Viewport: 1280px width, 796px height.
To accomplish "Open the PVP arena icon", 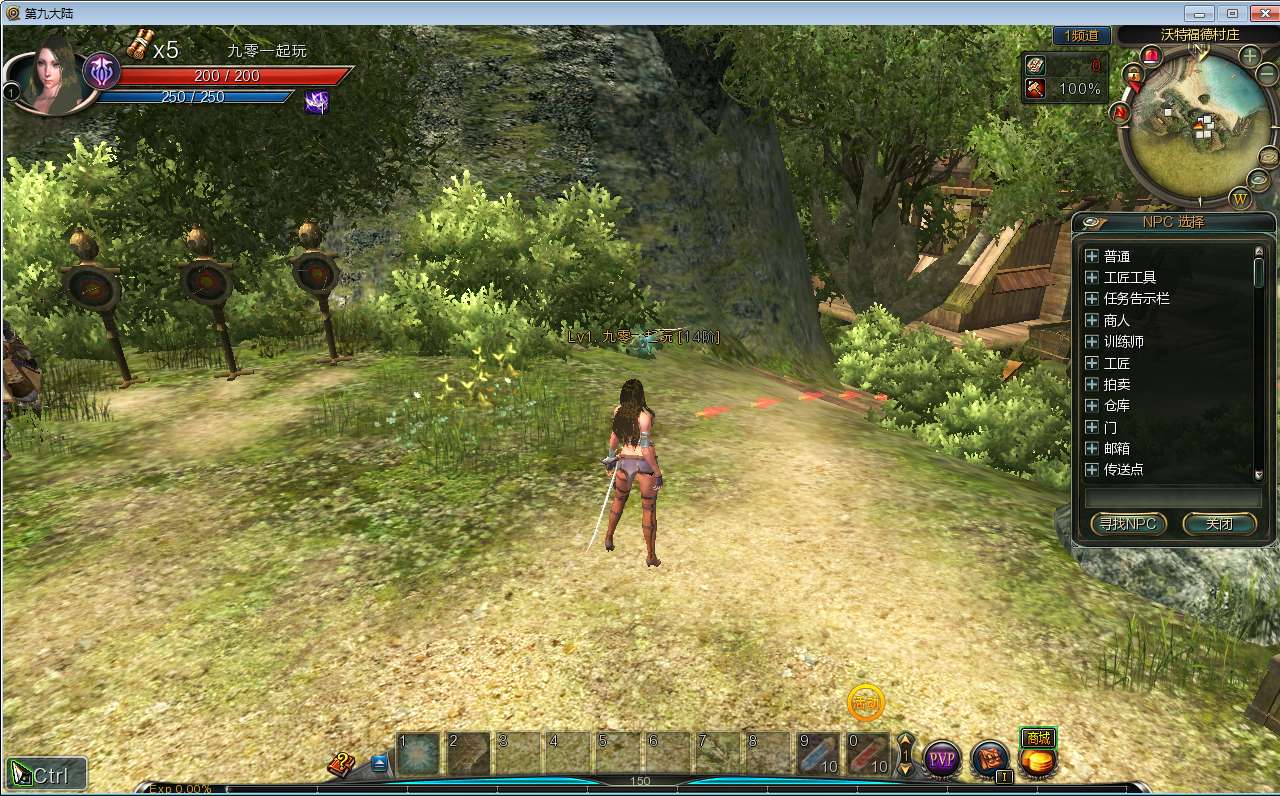I will click(x=941, y=759).
